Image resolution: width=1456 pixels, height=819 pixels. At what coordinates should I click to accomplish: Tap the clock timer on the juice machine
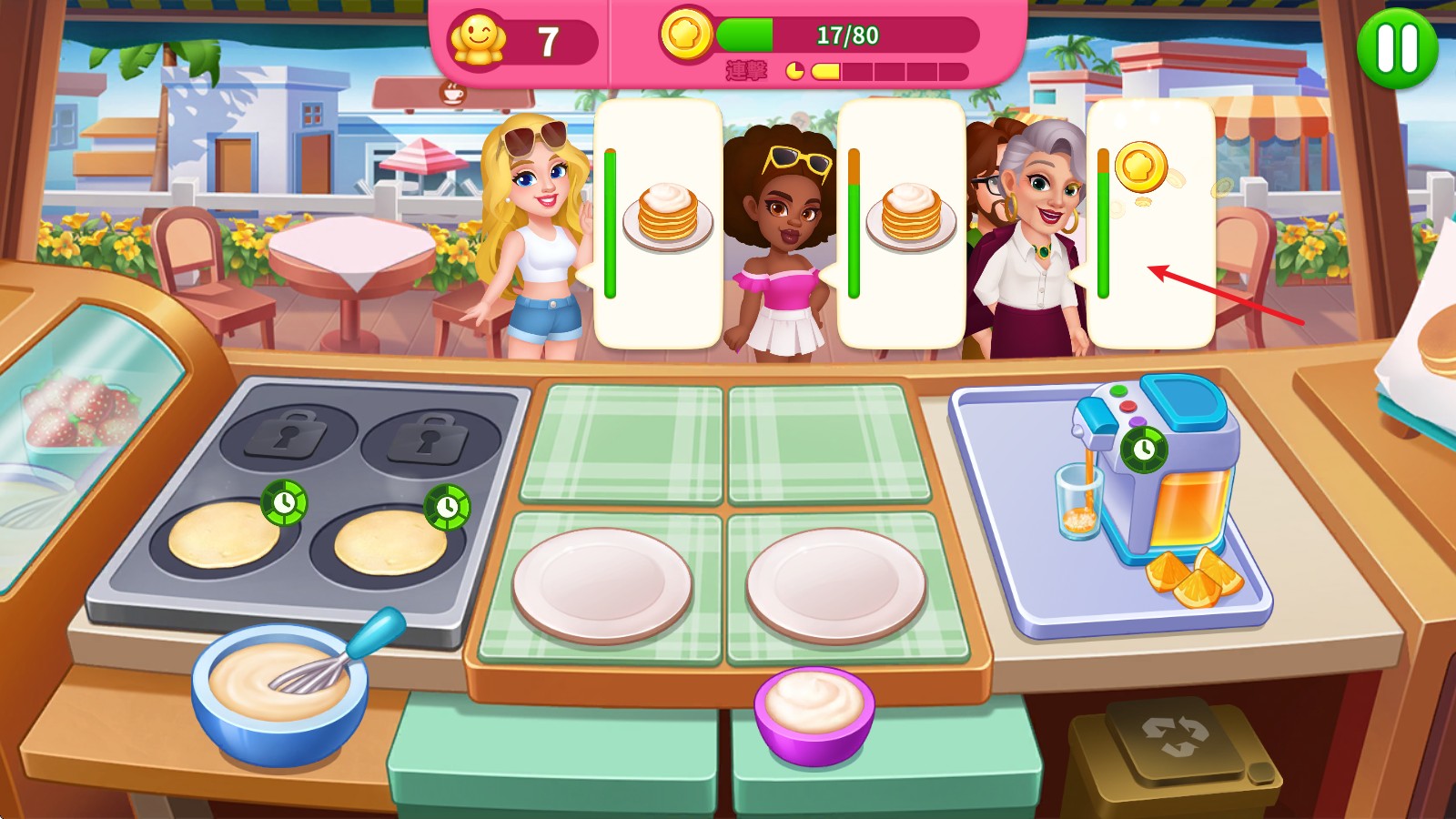(x=1146, y=448)
